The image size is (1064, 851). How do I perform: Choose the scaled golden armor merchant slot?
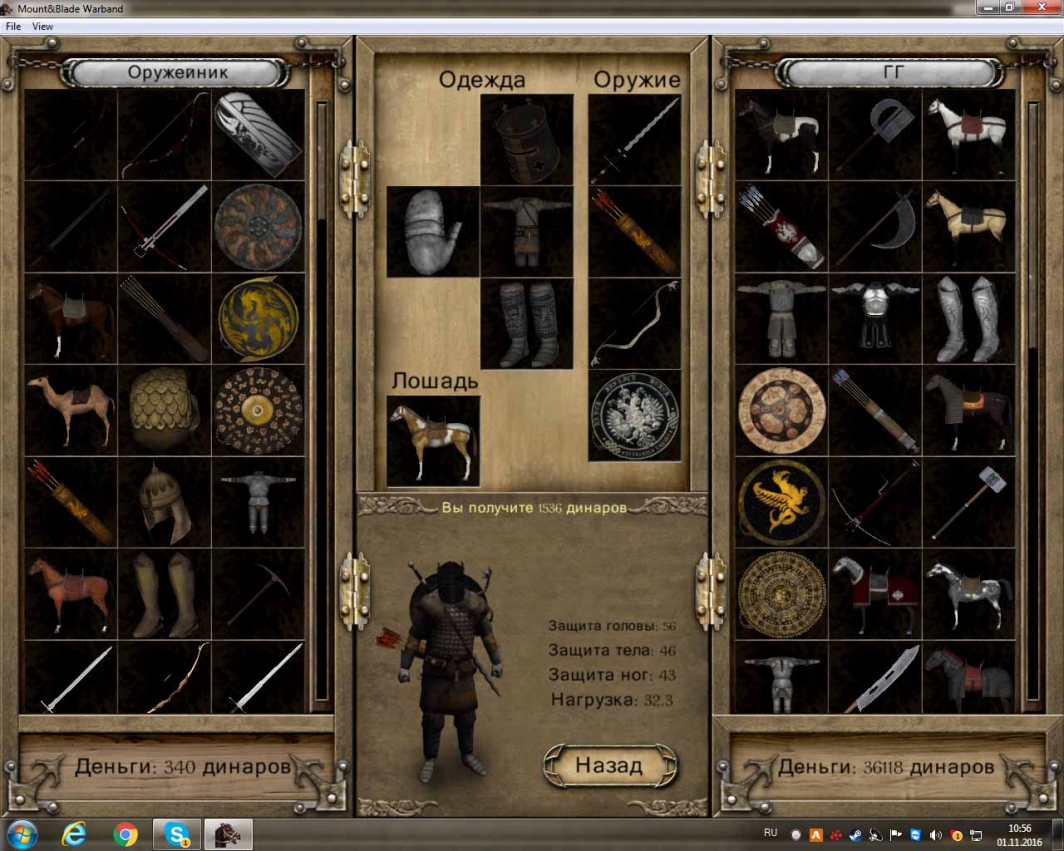click(x=164, y=410)
